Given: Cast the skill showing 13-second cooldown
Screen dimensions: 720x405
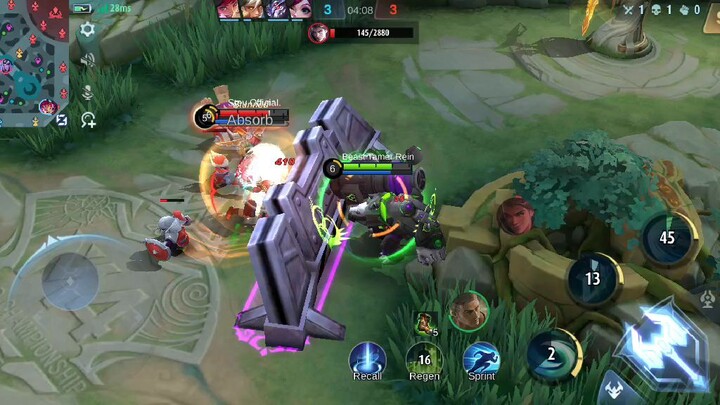Looking at the screenshot, I should point(593,279).
